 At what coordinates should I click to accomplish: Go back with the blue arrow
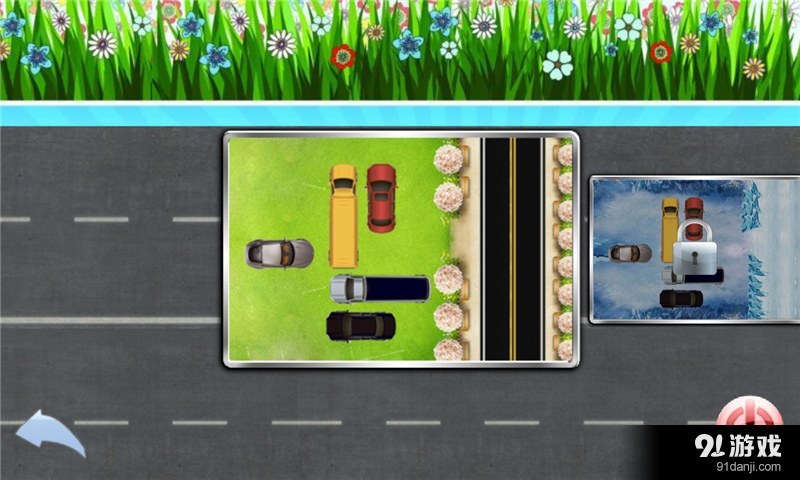(48, 433)
